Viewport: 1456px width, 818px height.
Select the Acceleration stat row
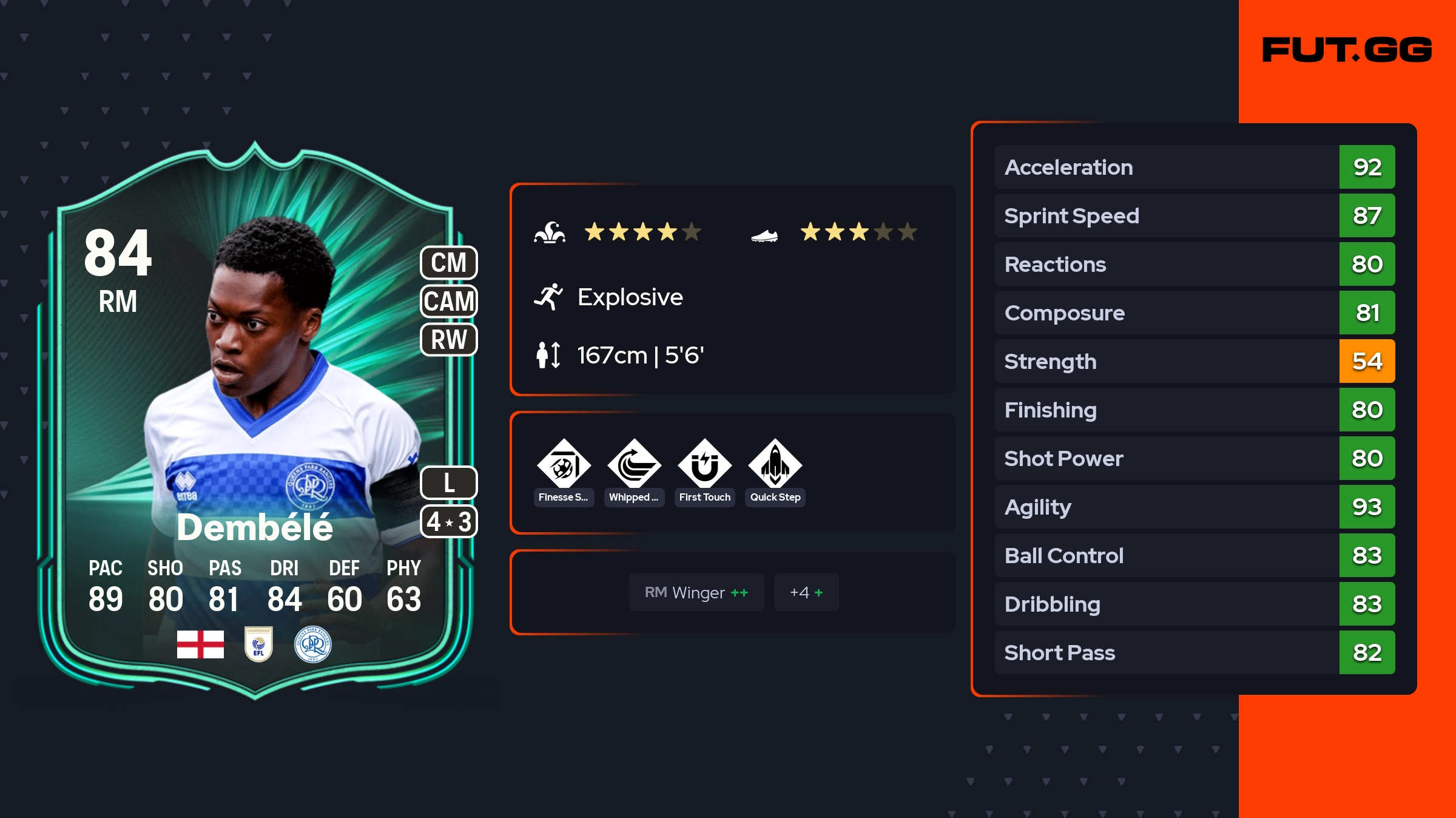(1194, 167)
